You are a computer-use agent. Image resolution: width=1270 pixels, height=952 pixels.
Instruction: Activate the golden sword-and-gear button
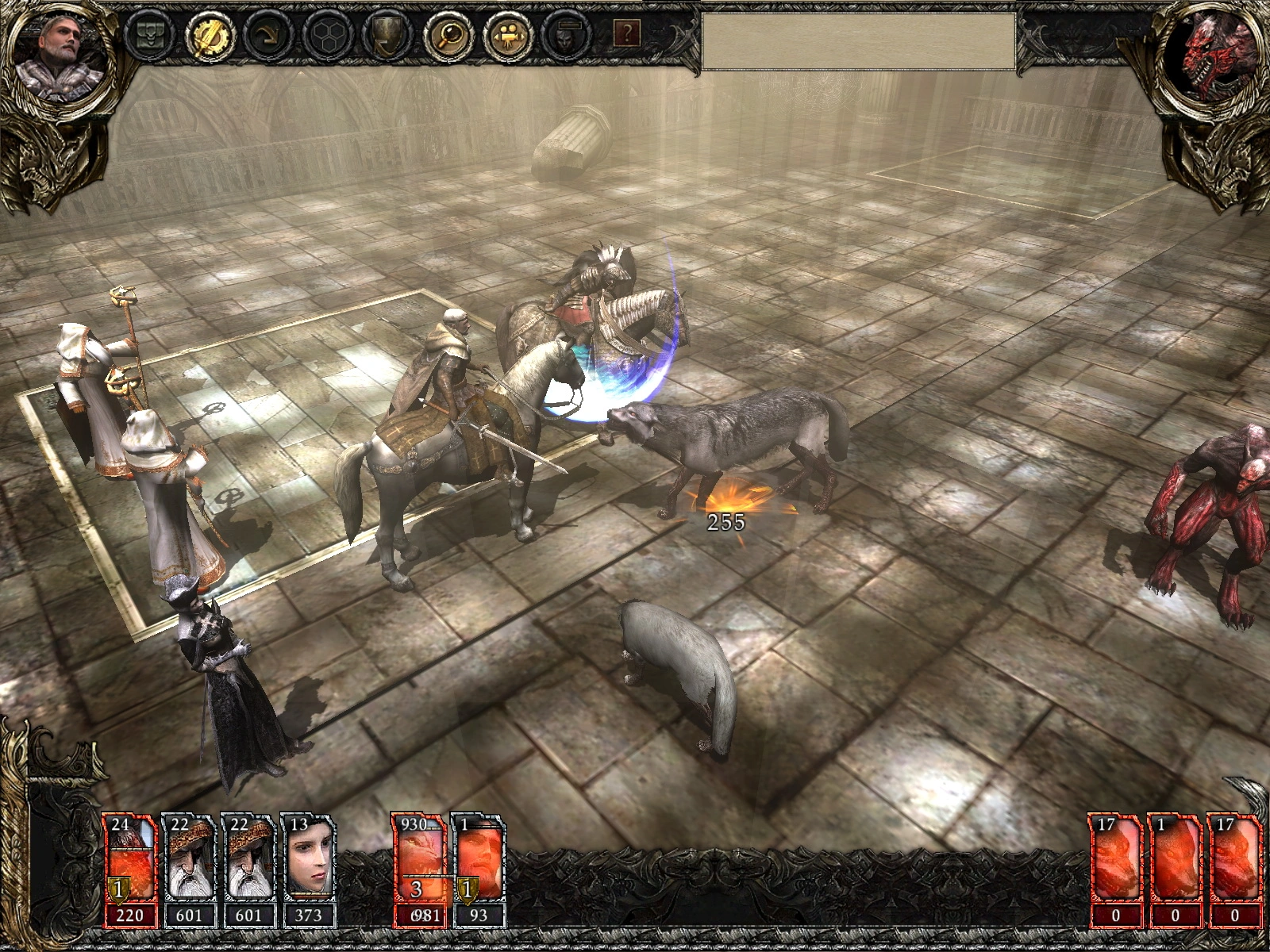click(207, 34)
